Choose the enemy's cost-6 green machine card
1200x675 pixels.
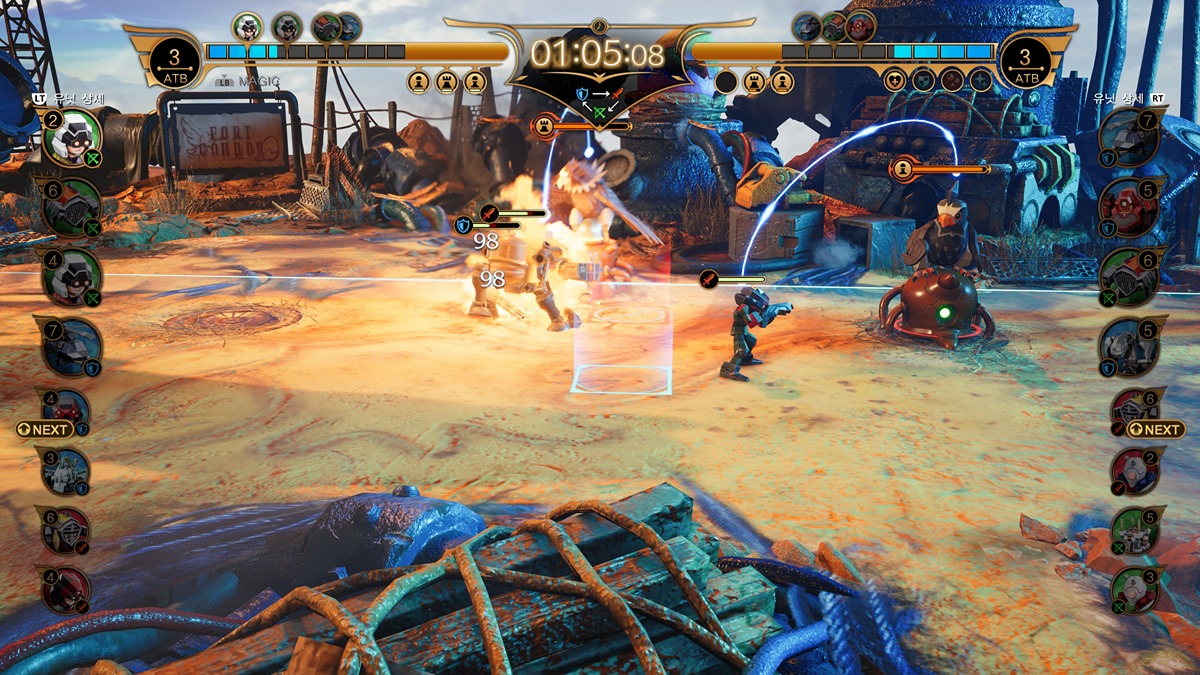point(1129,277)
